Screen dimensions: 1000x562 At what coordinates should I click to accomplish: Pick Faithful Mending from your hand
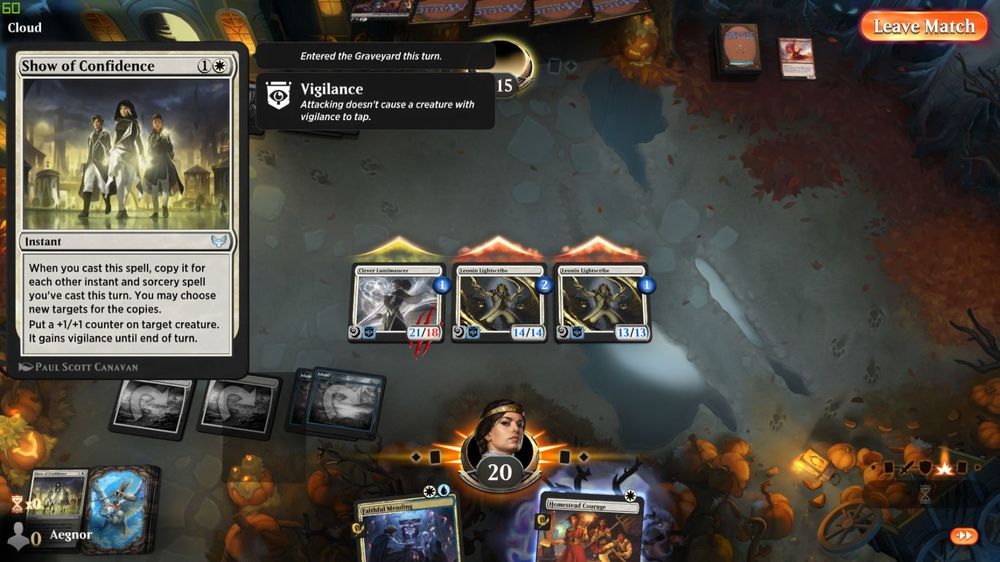(407, 530)
